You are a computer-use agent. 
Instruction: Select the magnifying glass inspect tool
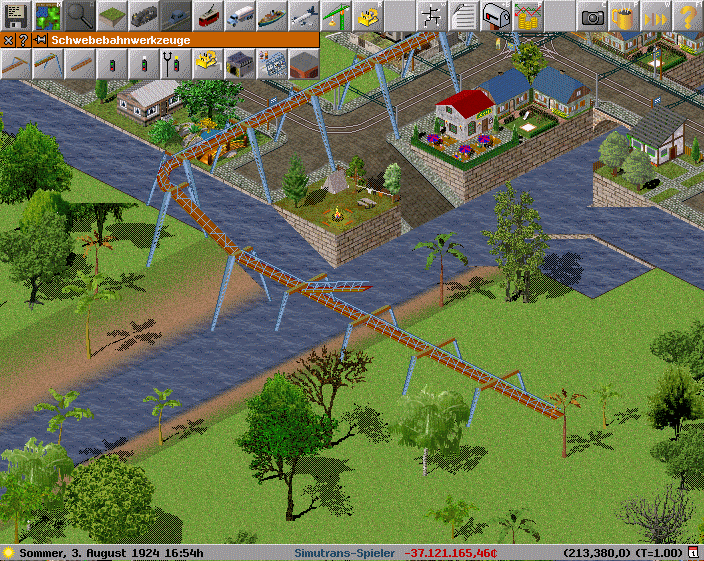(80, 16)
